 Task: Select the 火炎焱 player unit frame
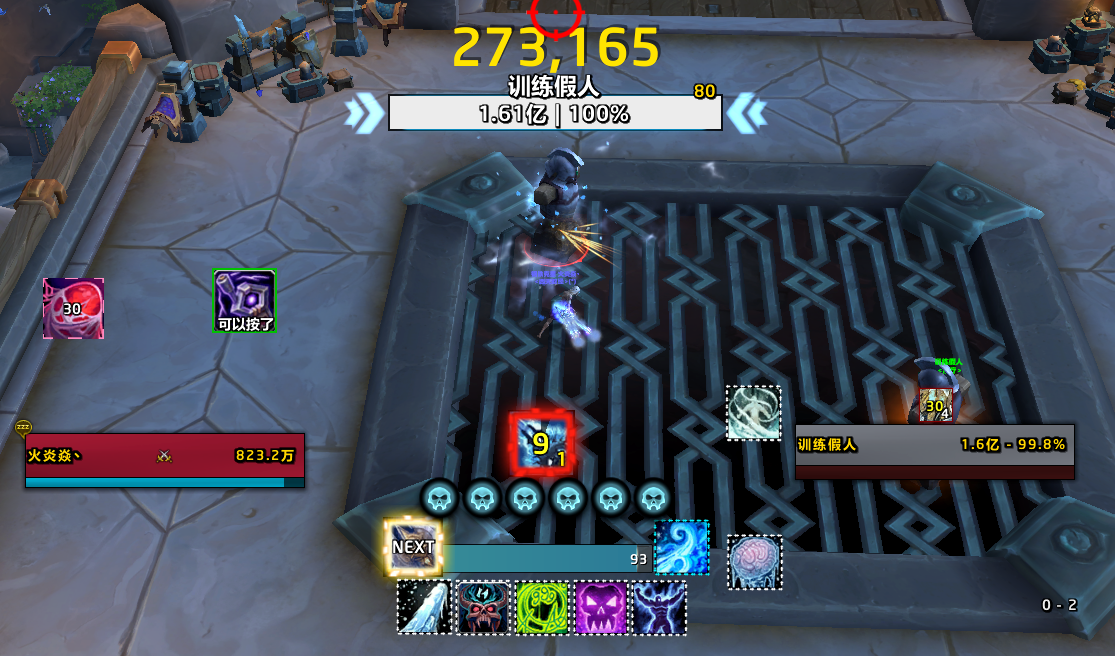pos(165,461)
